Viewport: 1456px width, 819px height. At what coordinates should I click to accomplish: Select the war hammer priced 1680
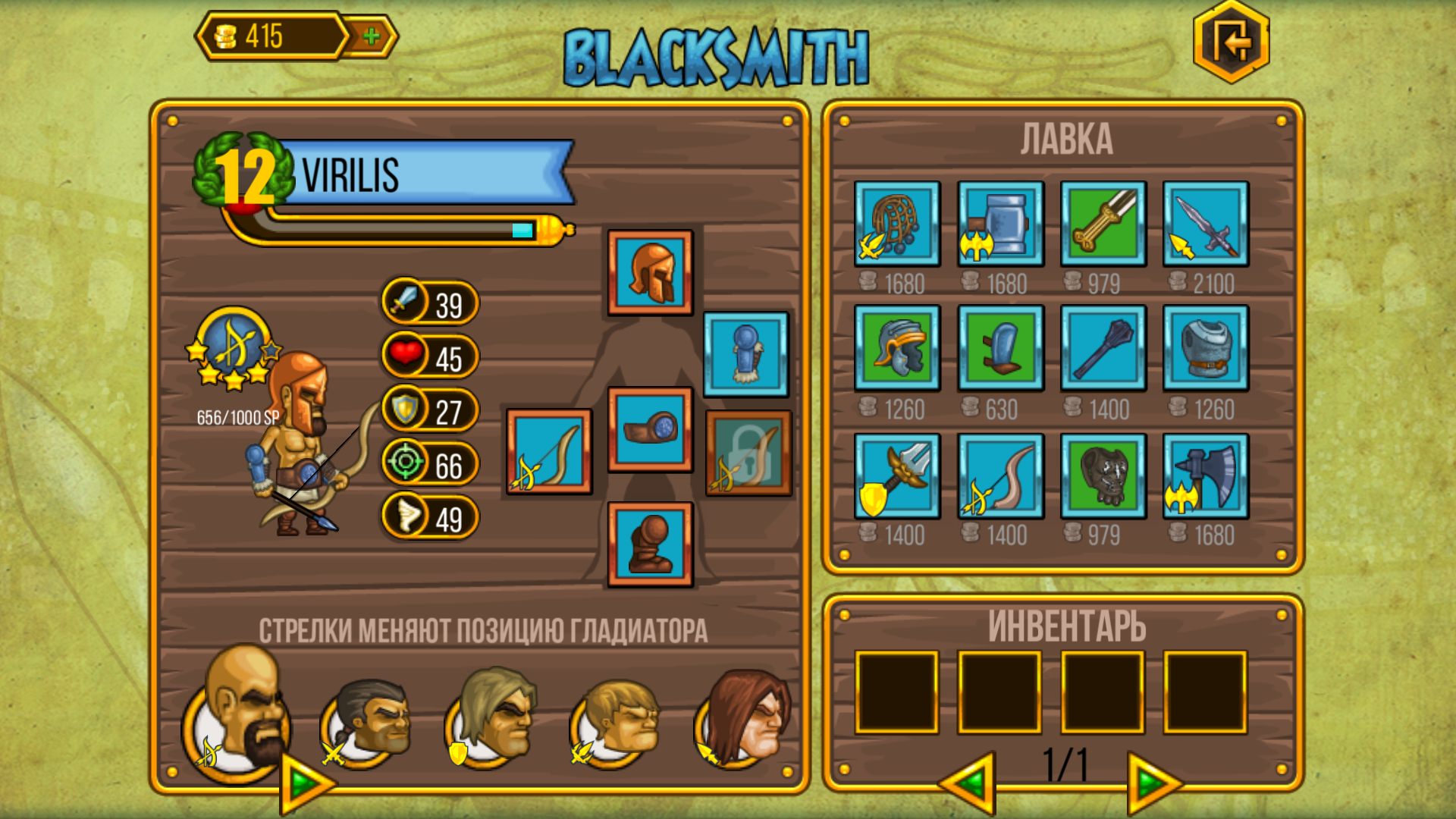pos(999,225)
